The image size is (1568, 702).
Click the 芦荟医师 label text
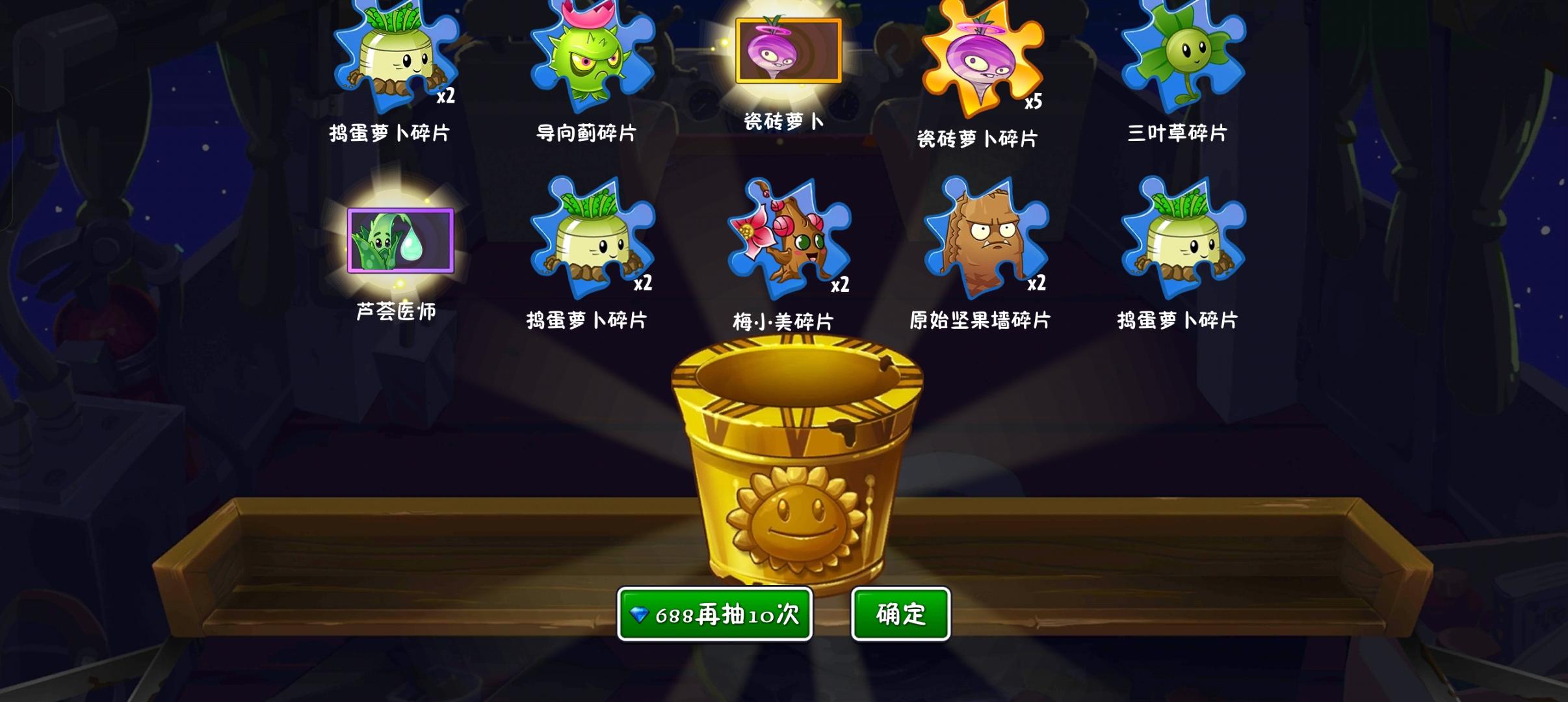pyautogui.click(x=398, y=312)
